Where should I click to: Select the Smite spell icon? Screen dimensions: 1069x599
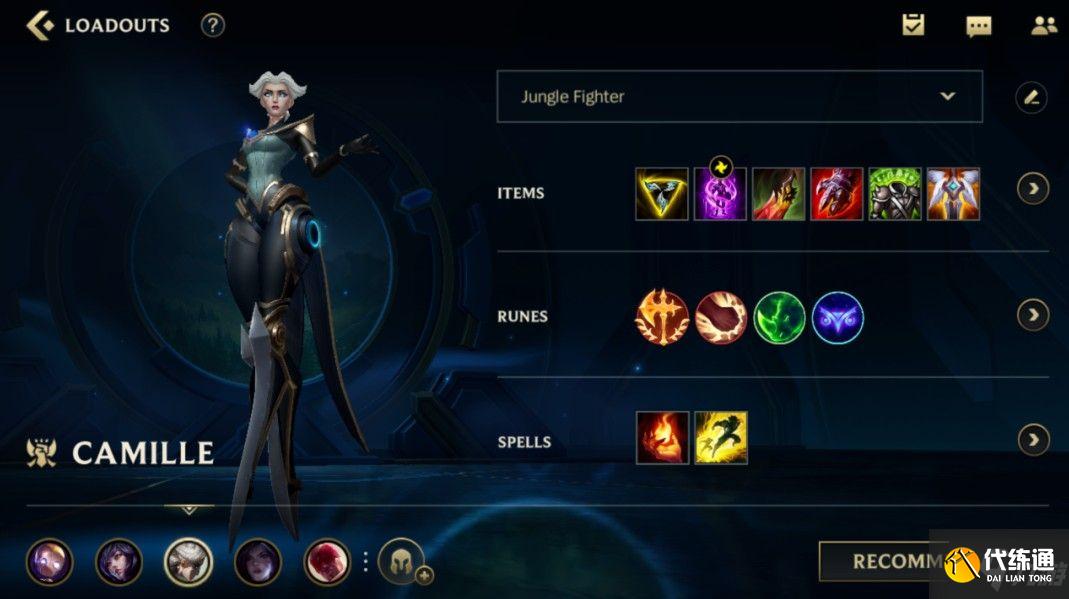coord(662,438)
